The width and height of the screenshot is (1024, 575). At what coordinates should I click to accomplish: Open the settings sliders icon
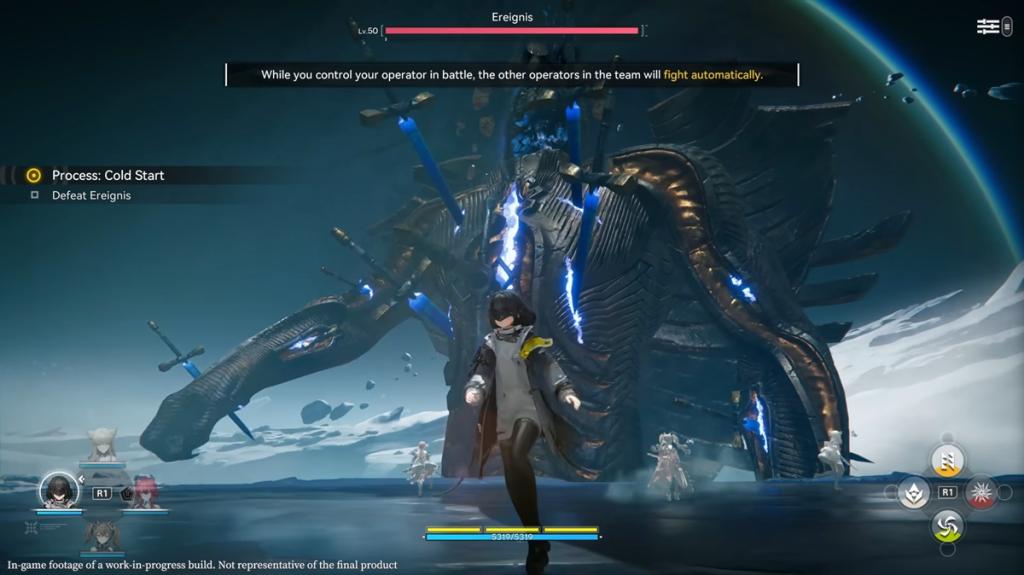988,27
